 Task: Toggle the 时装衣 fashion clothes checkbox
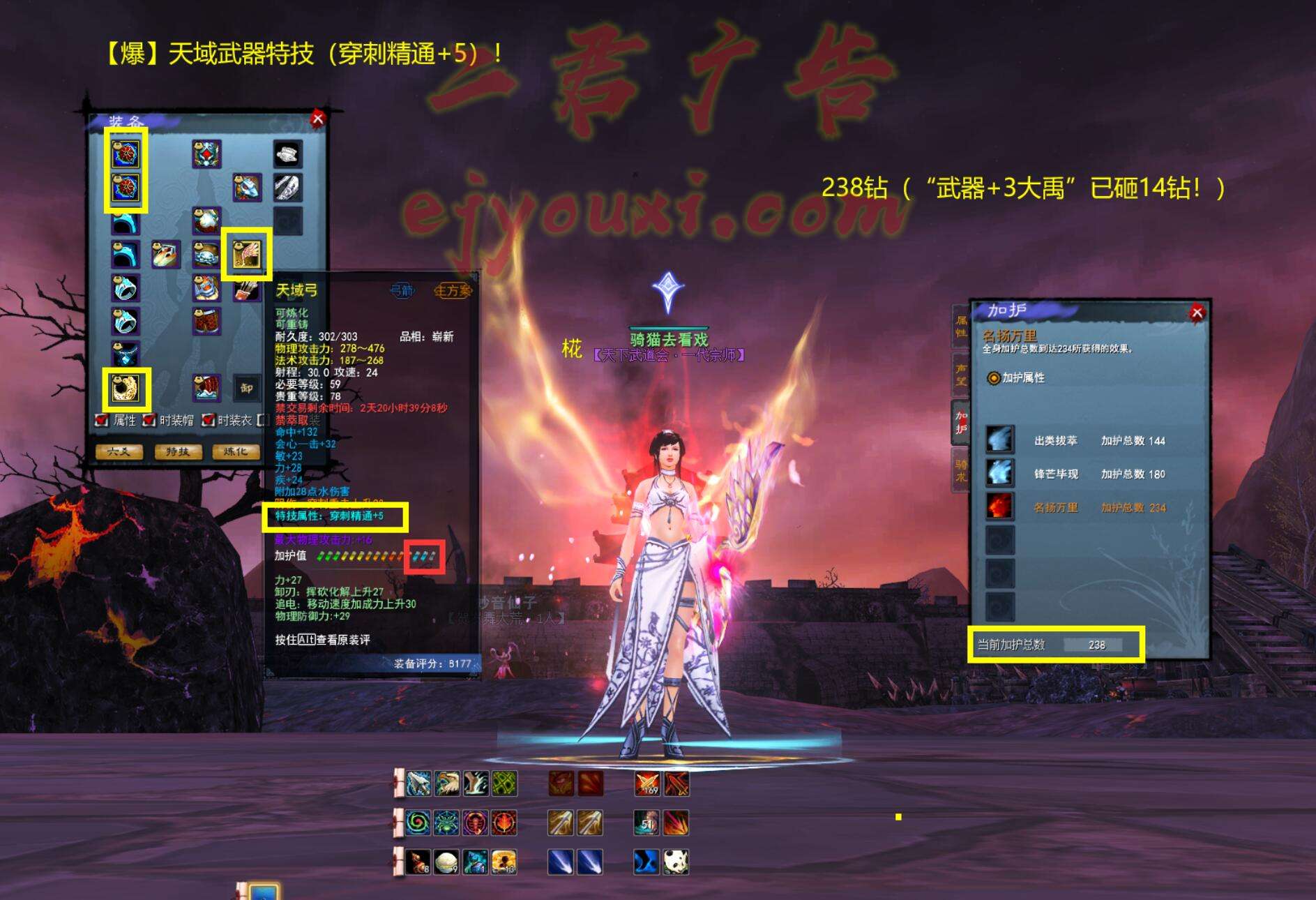[x=207, y=420]
